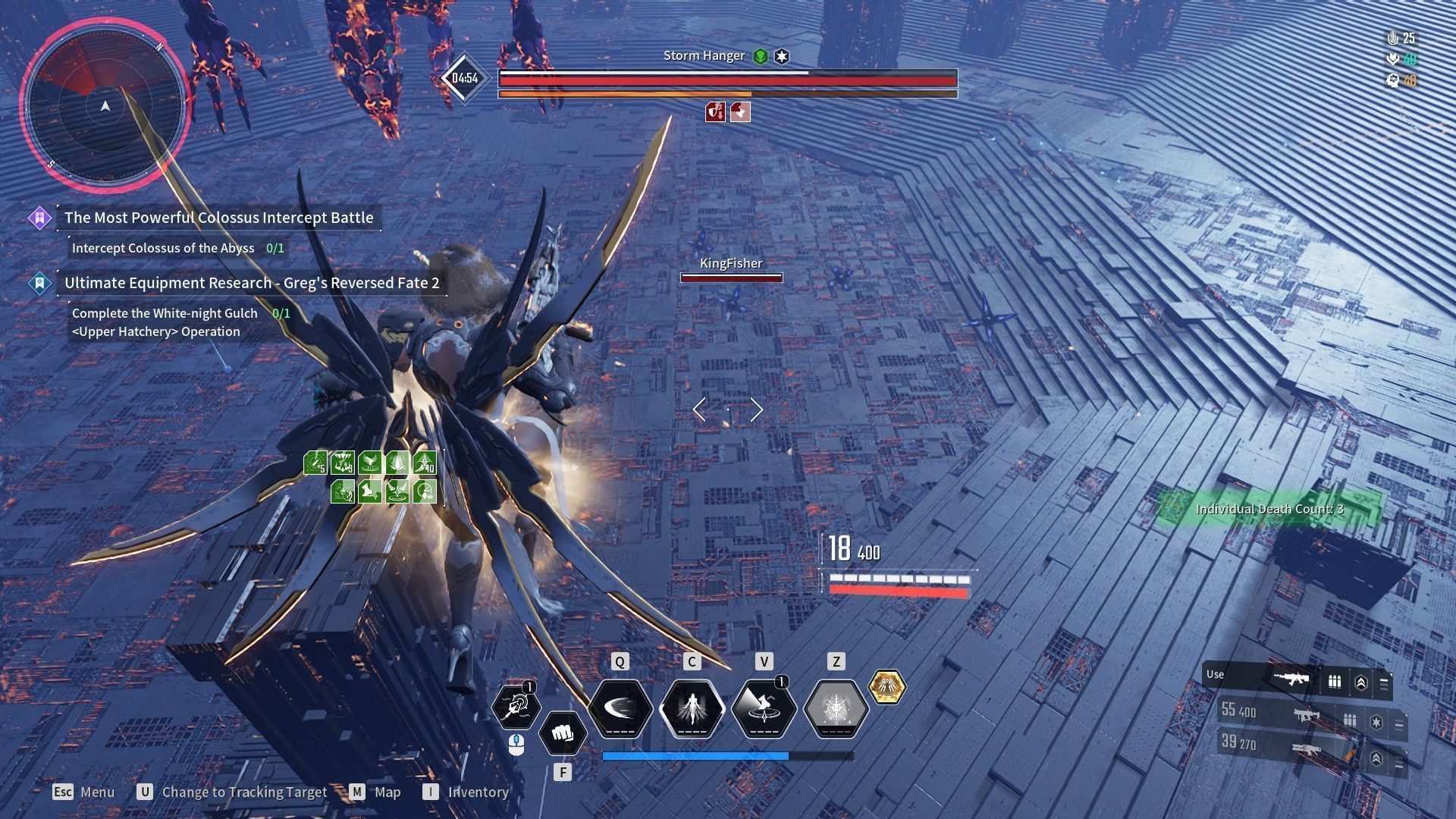Select the fist melee attack icon
Image resolution: width=1456 pixels, height=819 pixels.
click(x=562, y=734)
